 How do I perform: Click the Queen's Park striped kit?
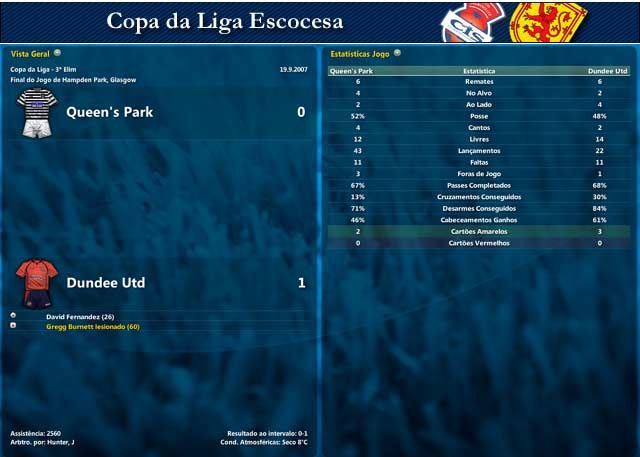(37, 111)
